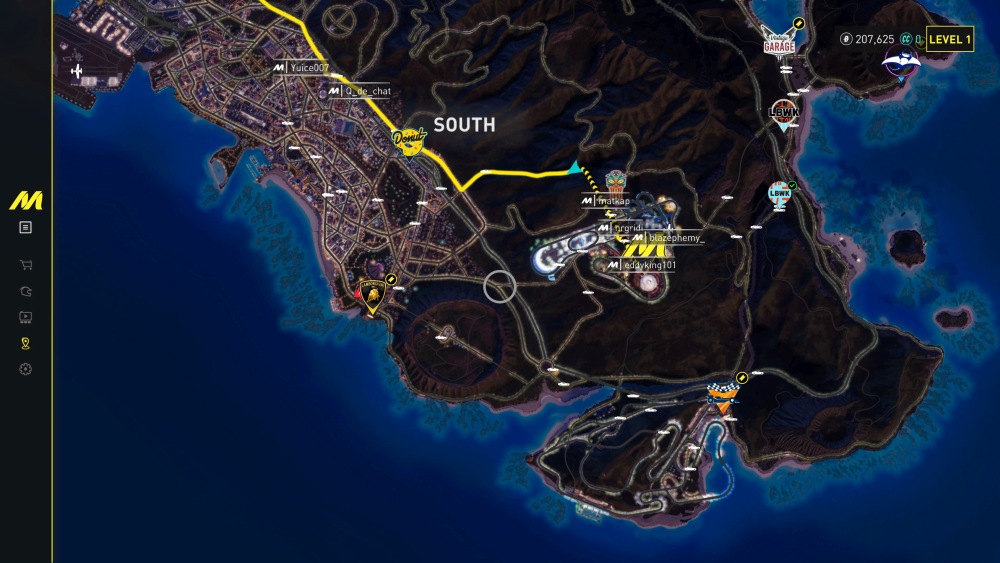1000x563 pixels.
Task: Select the Donut playlist marker
Action: click(409, 139)
